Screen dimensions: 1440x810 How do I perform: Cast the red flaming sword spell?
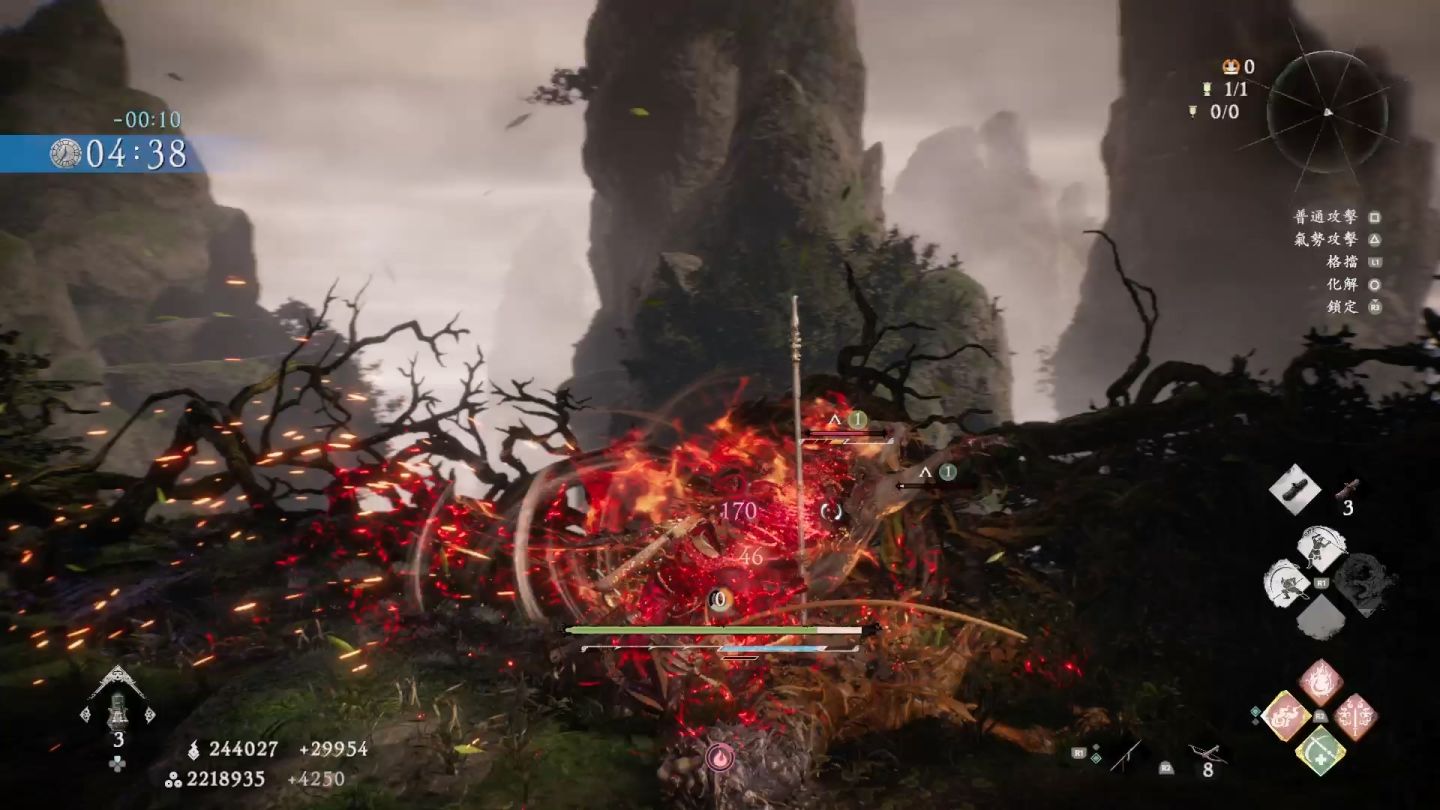pyautogui.click(x=1356, y=716)
